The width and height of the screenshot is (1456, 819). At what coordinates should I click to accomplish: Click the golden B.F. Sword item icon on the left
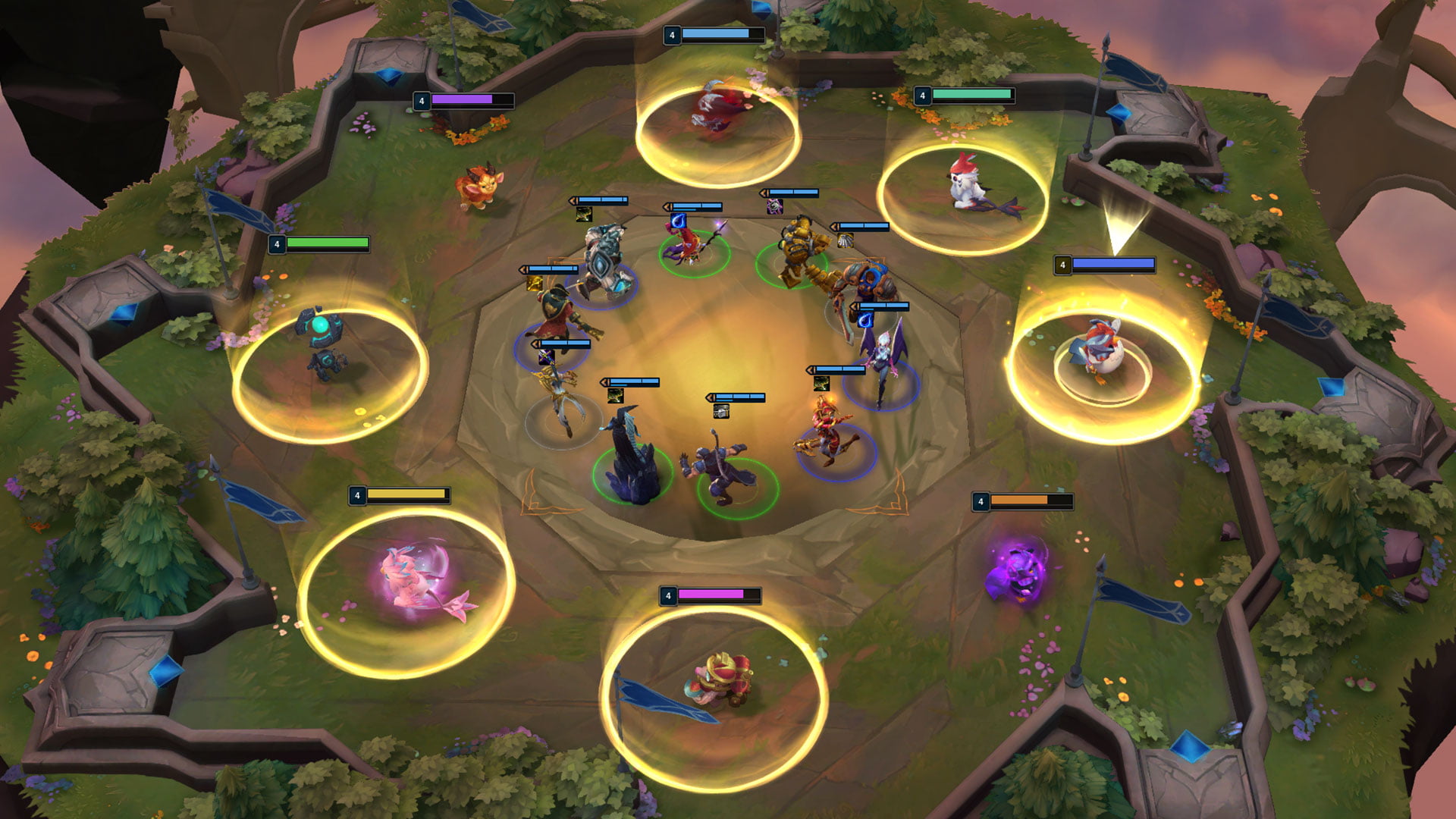pyautogui.click(x=533, y=283)
